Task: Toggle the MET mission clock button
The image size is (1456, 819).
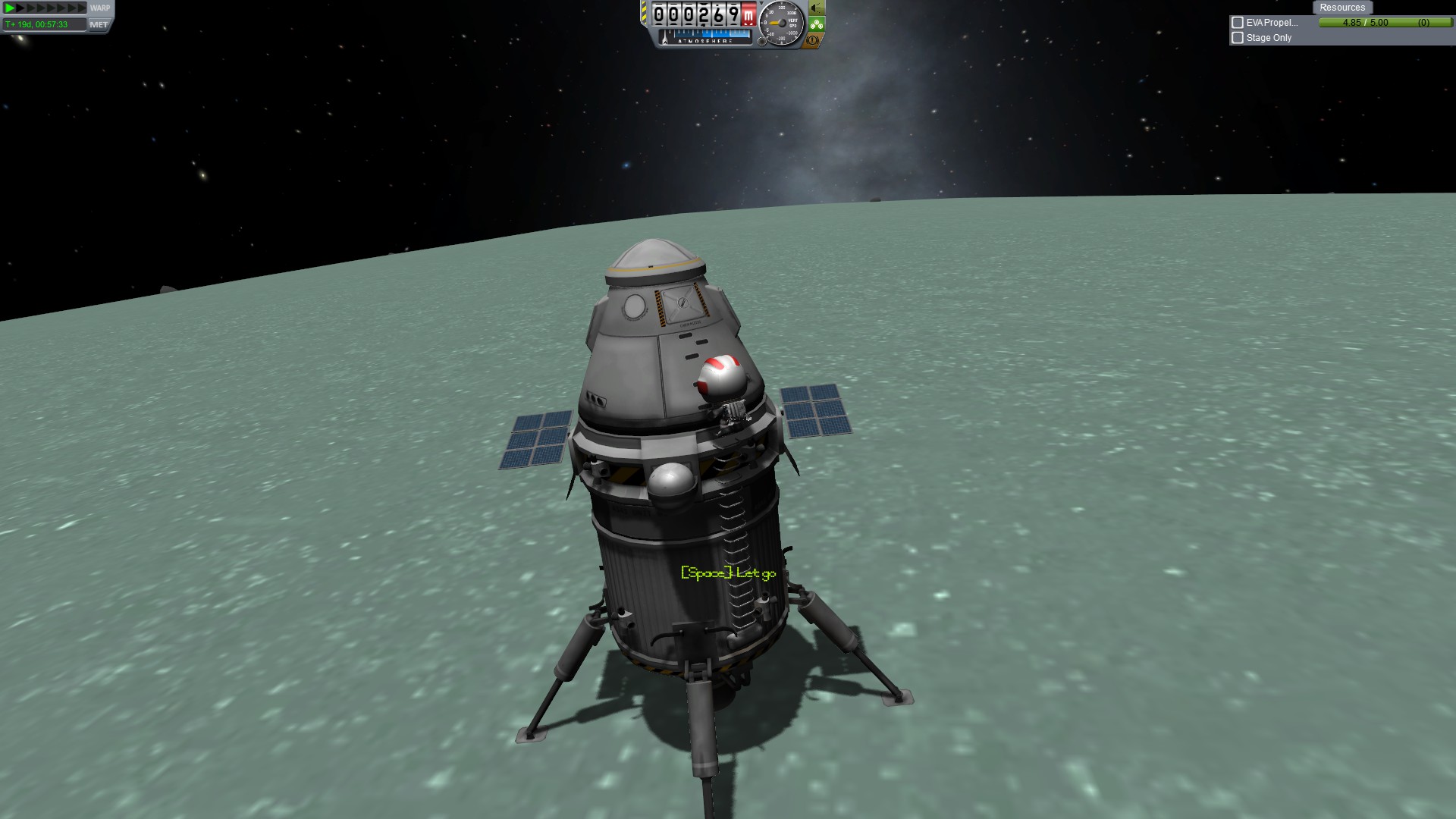Action: (x=99, y=24)
